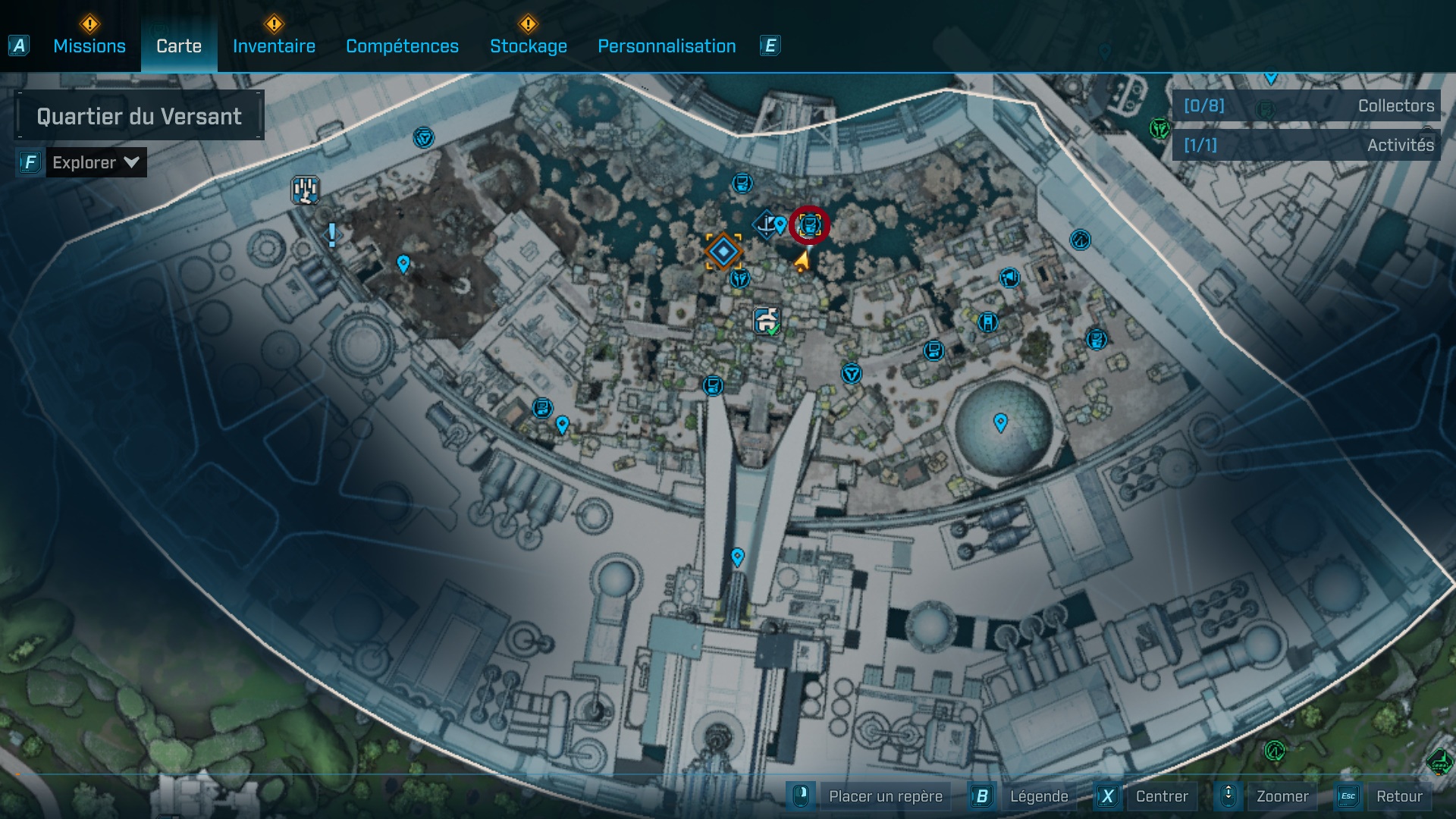Select the shop icon with the green checkmark
Viewport: 1456px width, 819px height.
click(766, 321)
